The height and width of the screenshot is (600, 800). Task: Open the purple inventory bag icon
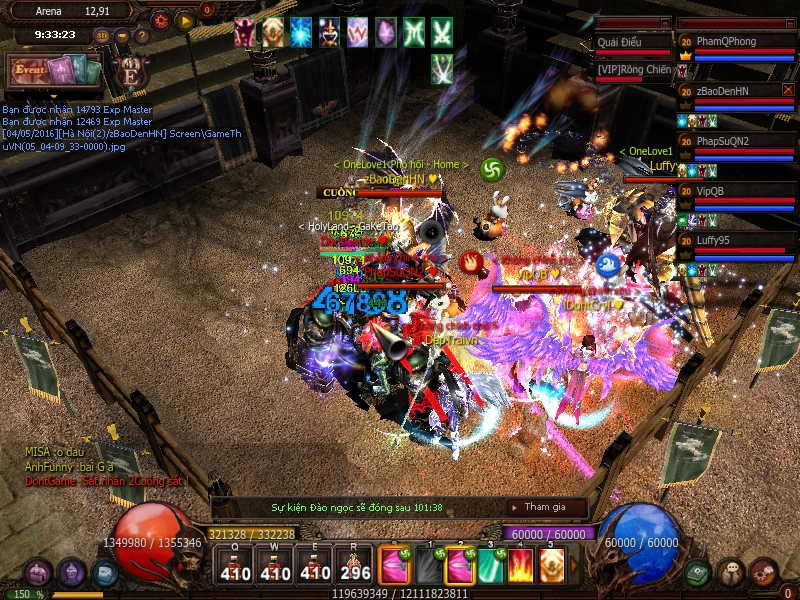[39, 573]
